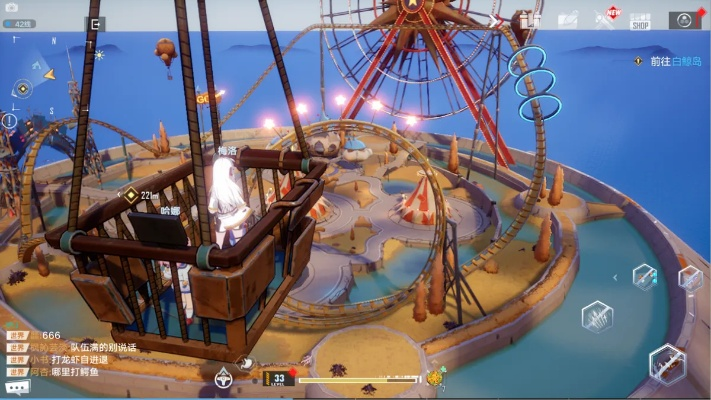
Task: Open the crossed tools icon marked NEW
Action: coord(604,18)
